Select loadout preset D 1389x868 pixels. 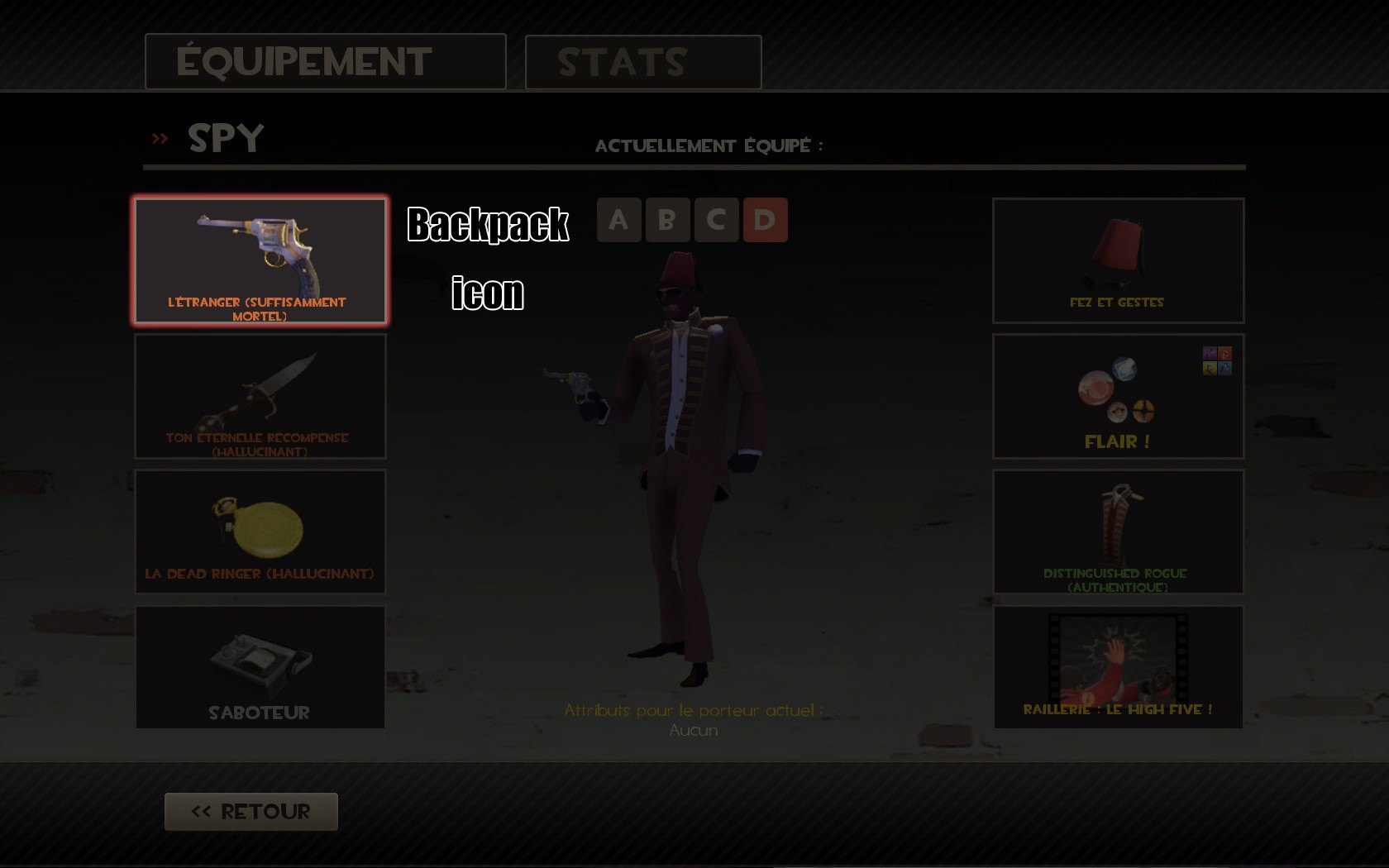point(765,220)
